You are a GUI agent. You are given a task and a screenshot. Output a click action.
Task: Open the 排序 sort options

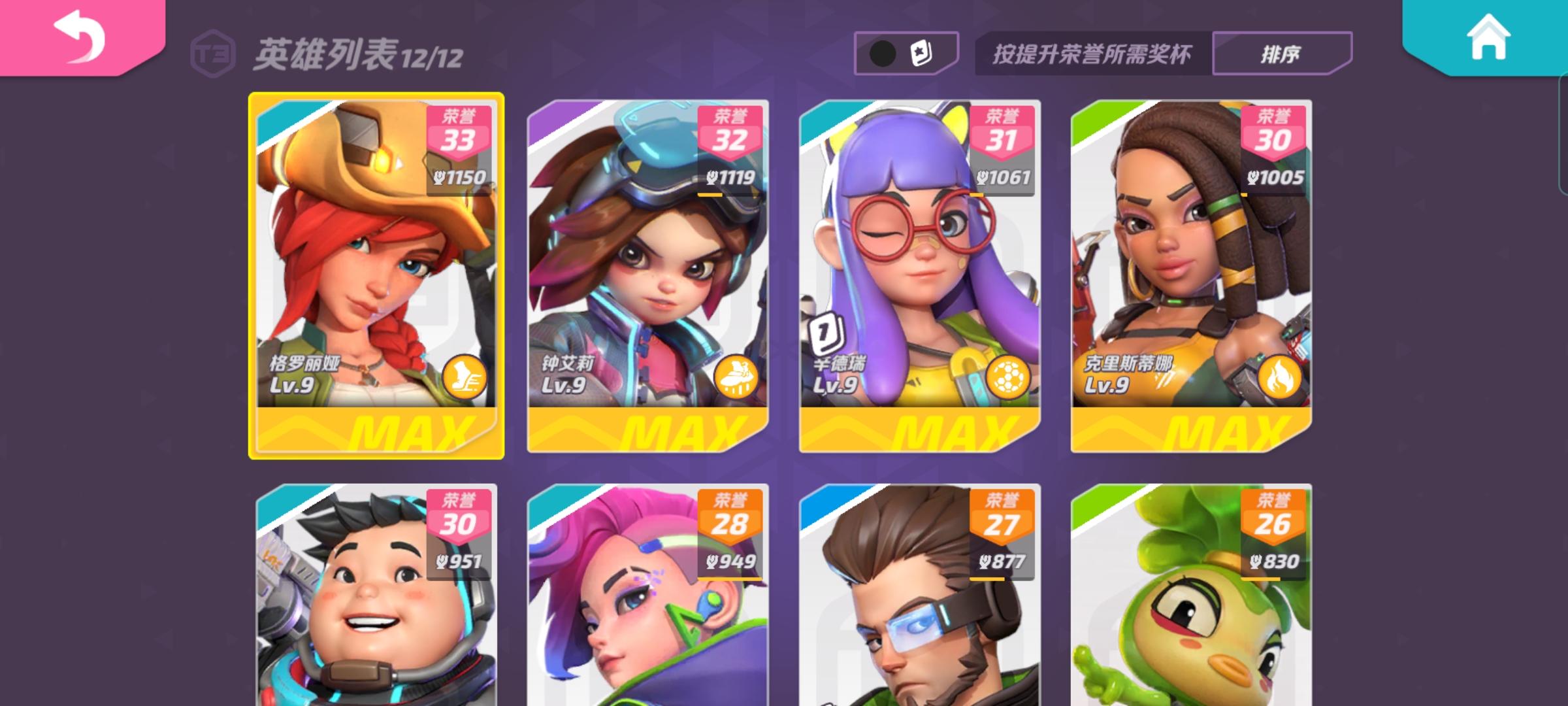[1281, 56]
